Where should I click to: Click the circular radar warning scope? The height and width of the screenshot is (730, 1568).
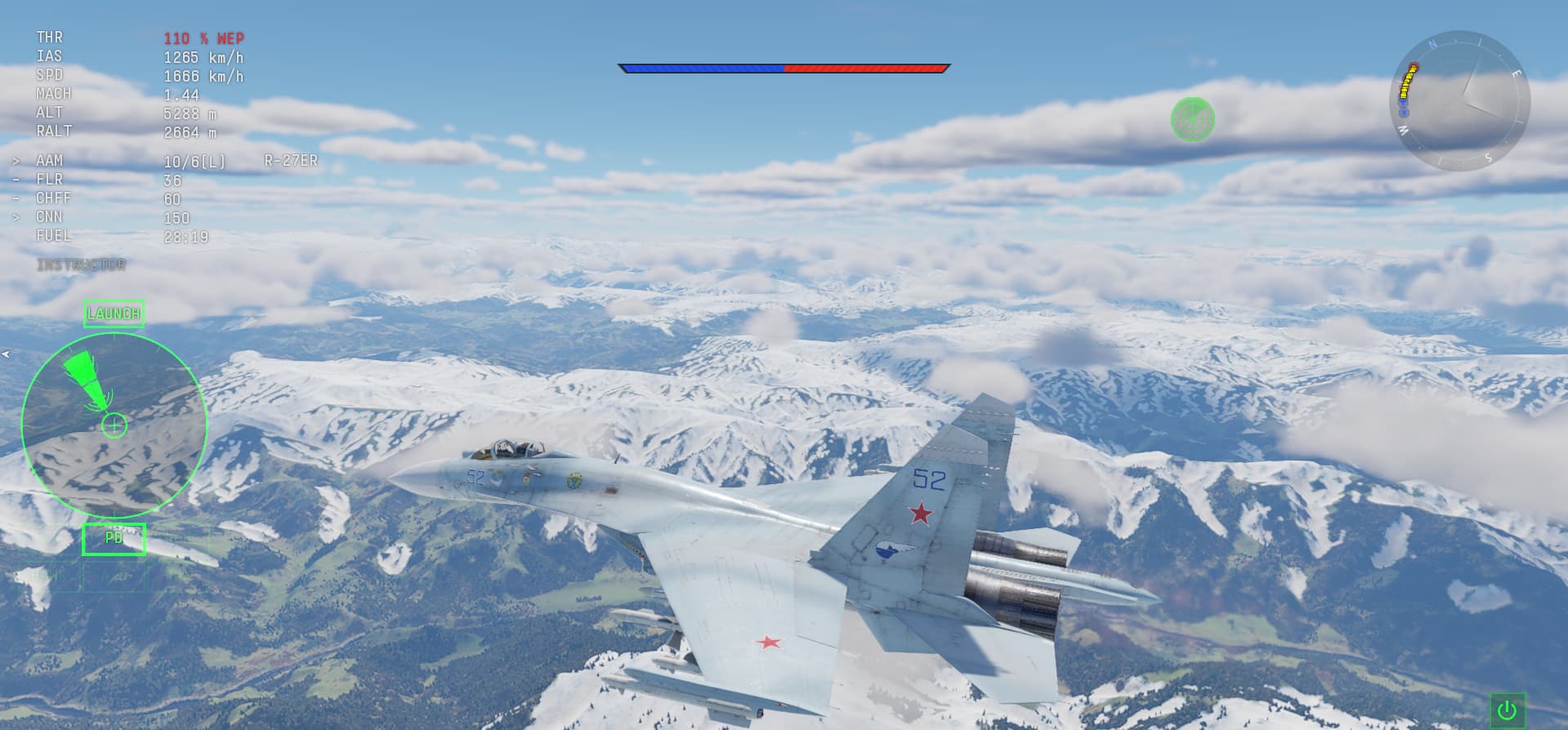tap(114, 425)
